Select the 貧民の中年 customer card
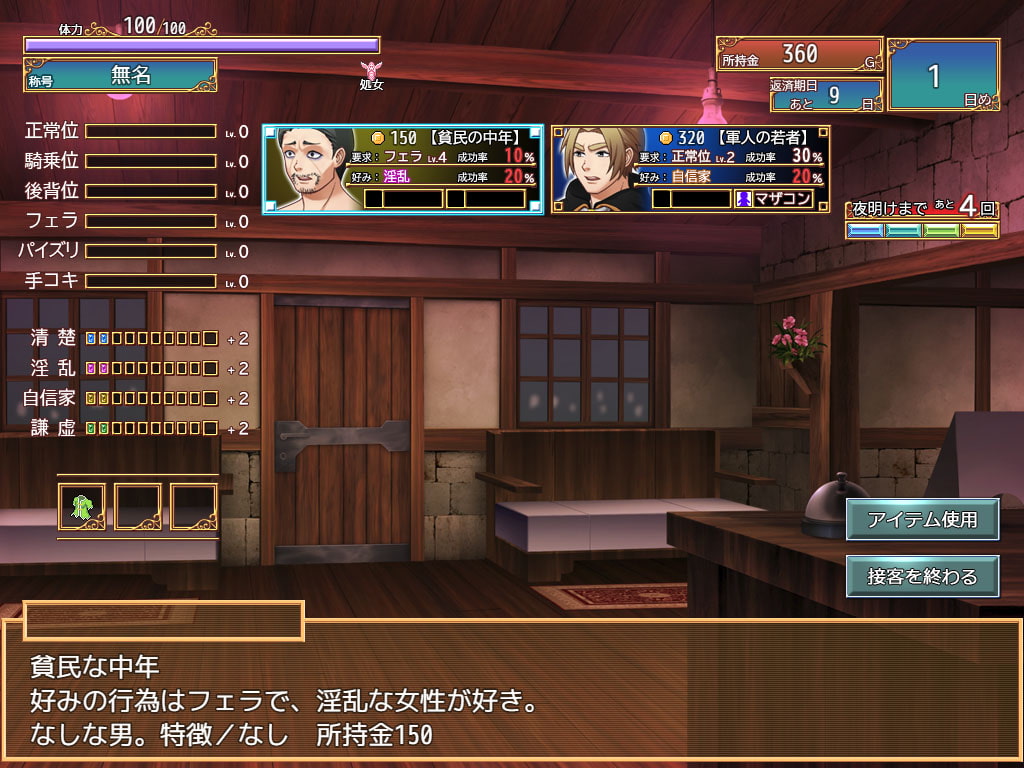Image resolution: width=1024 pixels, height=768 pixels. point(403,169)
